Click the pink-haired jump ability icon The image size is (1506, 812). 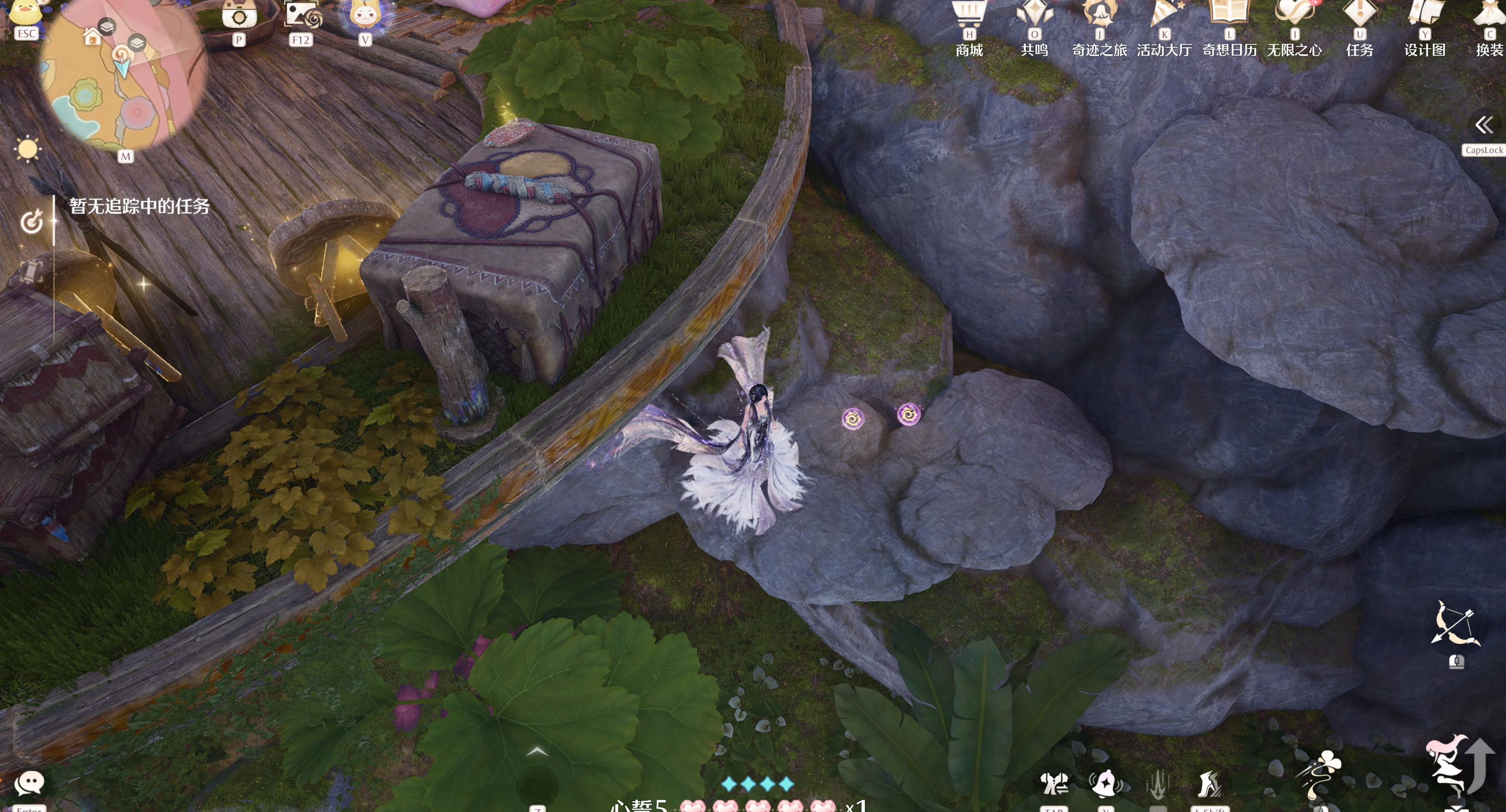click(x=1447, y=763)
